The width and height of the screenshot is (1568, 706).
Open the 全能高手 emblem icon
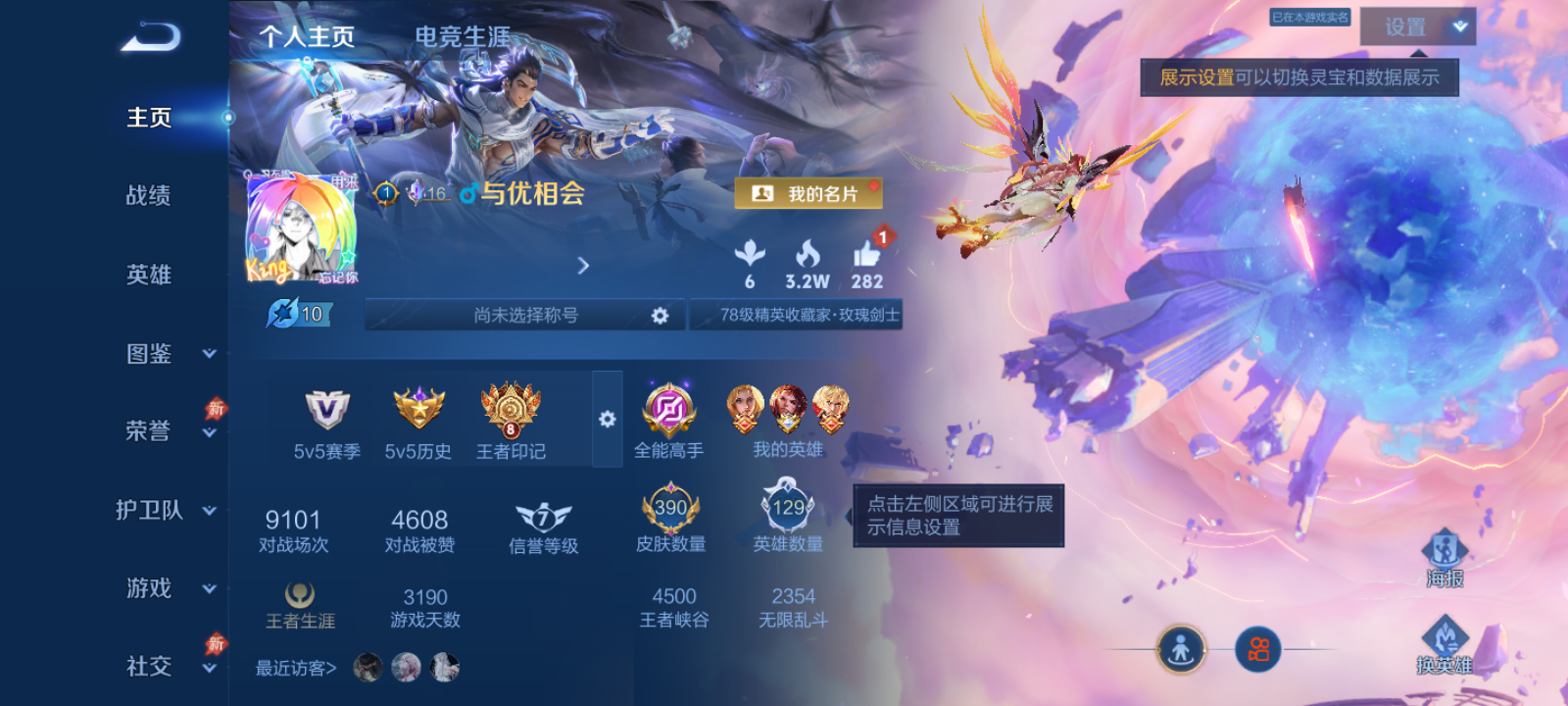click(669, 412)
